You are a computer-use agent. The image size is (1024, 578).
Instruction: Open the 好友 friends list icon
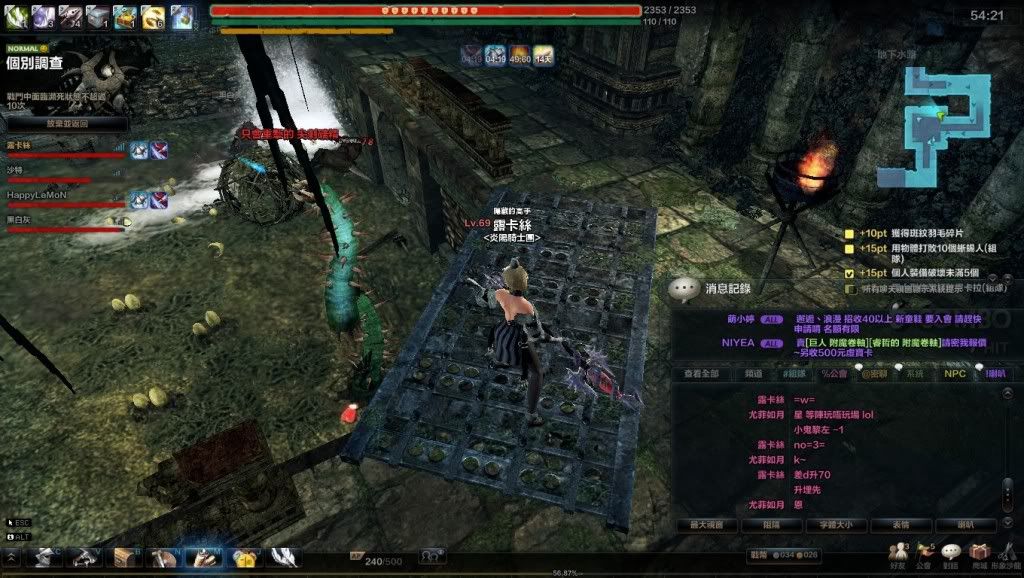pyautogui.click(x=899, y=553)
